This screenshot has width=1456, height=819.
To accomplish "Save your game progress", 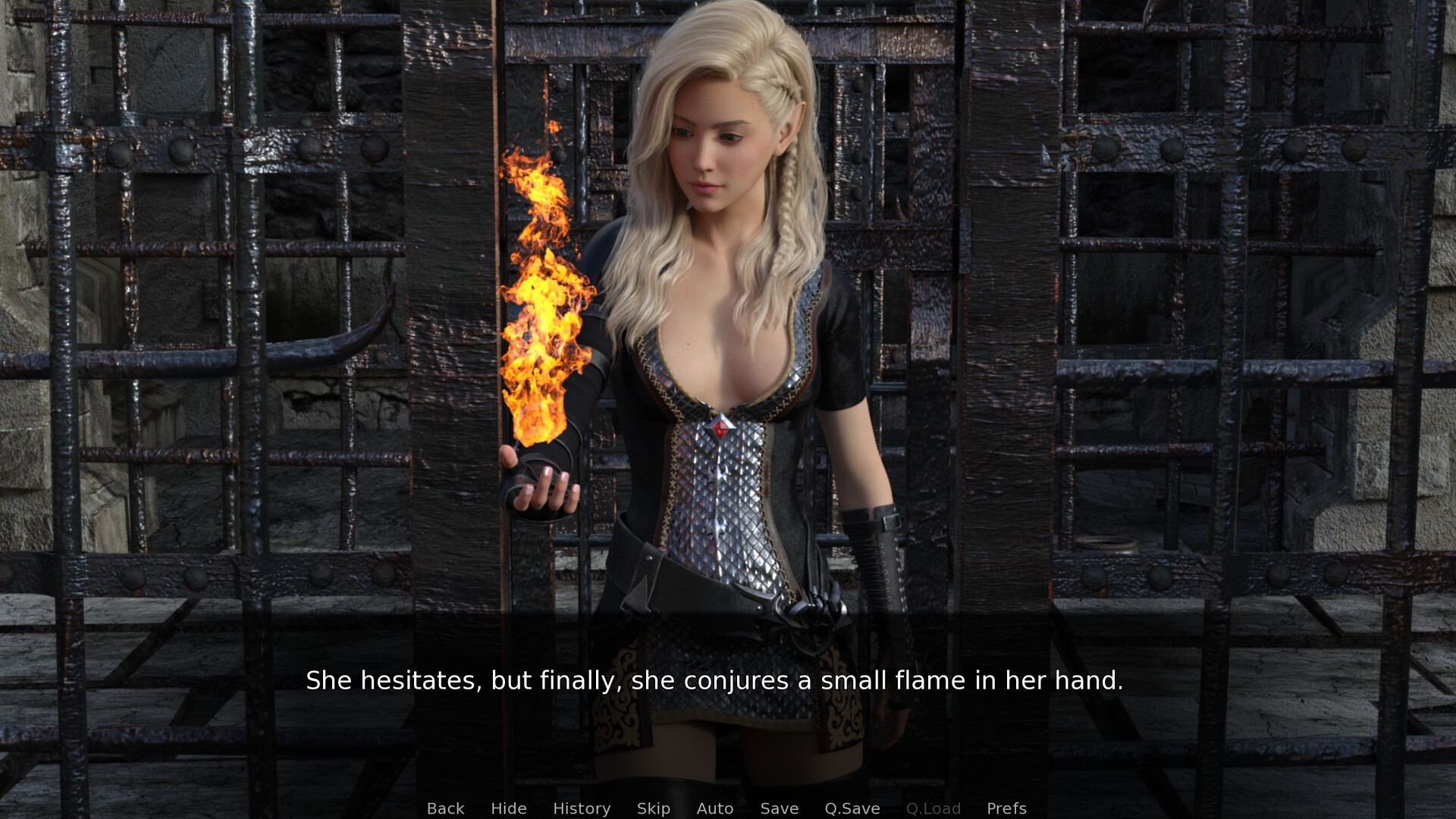I will tap(780, 808).
